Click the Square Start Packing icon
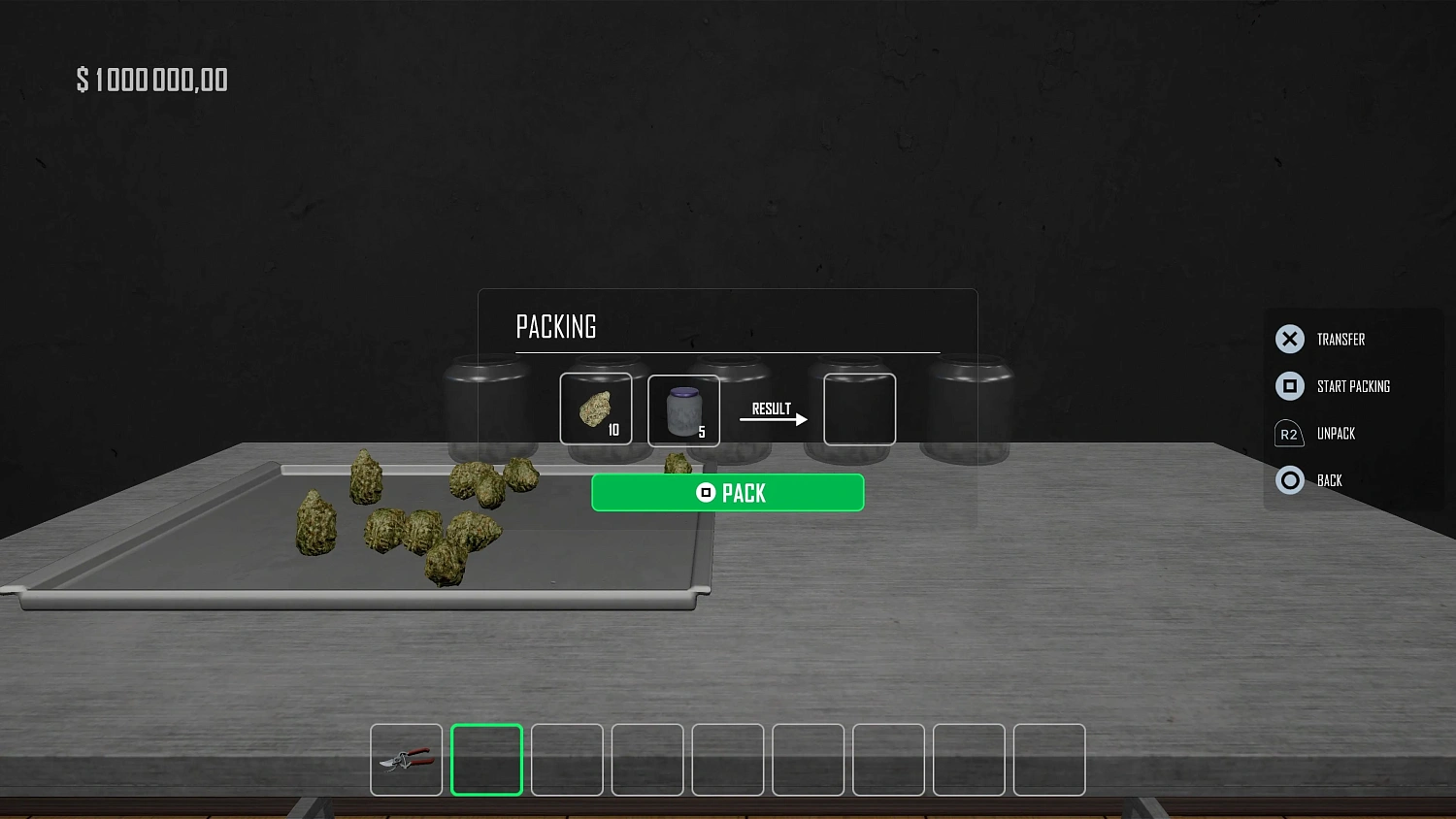Image resolution: width=1456 pixels, height=819 pixels. (1289, 385)
